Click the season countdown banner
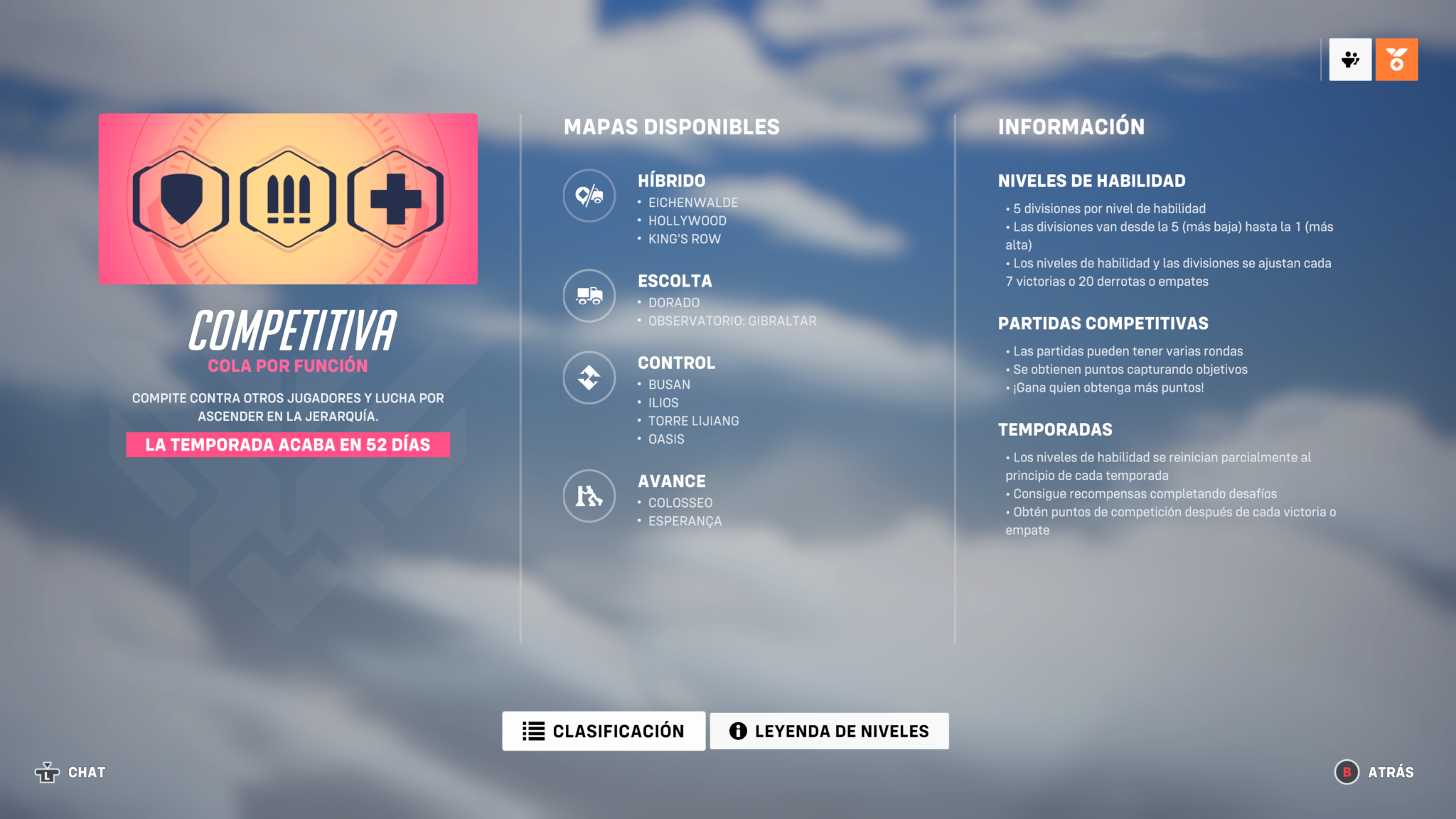Viewport: 1456px width, 819px height. 288,444
